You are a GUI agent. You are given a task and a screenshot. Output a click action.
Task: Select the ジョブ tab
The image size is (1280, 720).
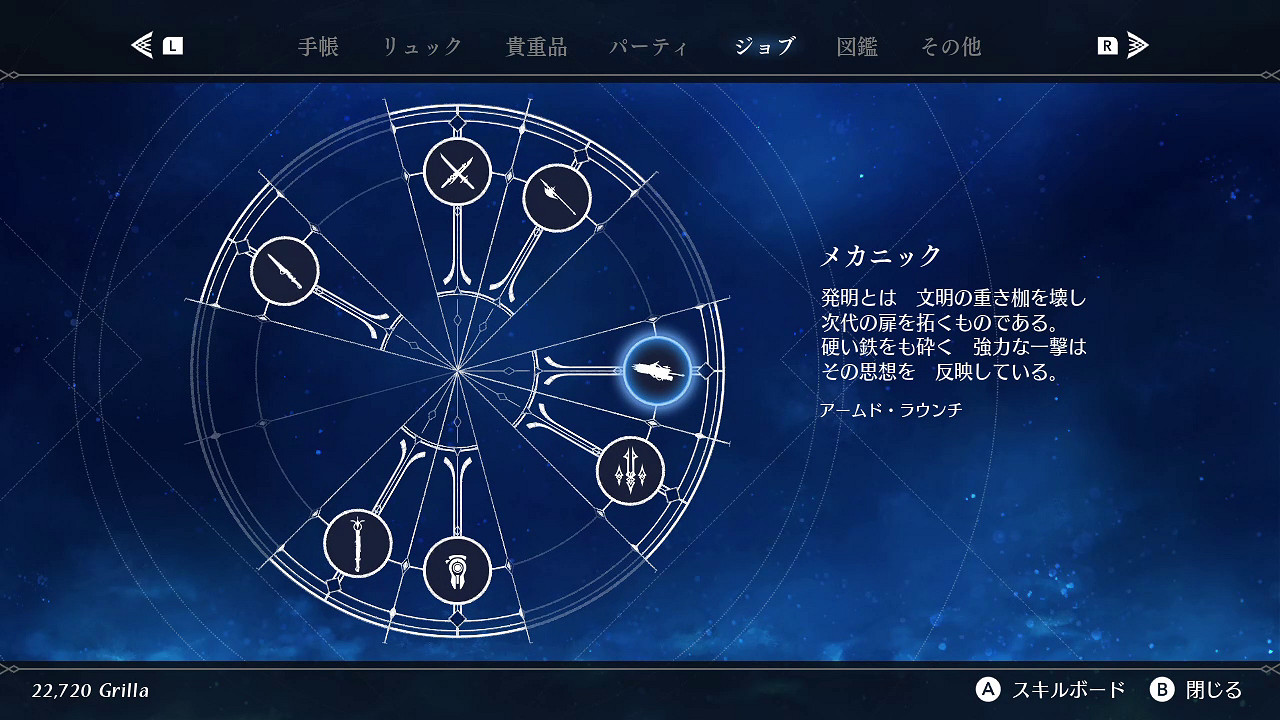click(x=764, y=45)
